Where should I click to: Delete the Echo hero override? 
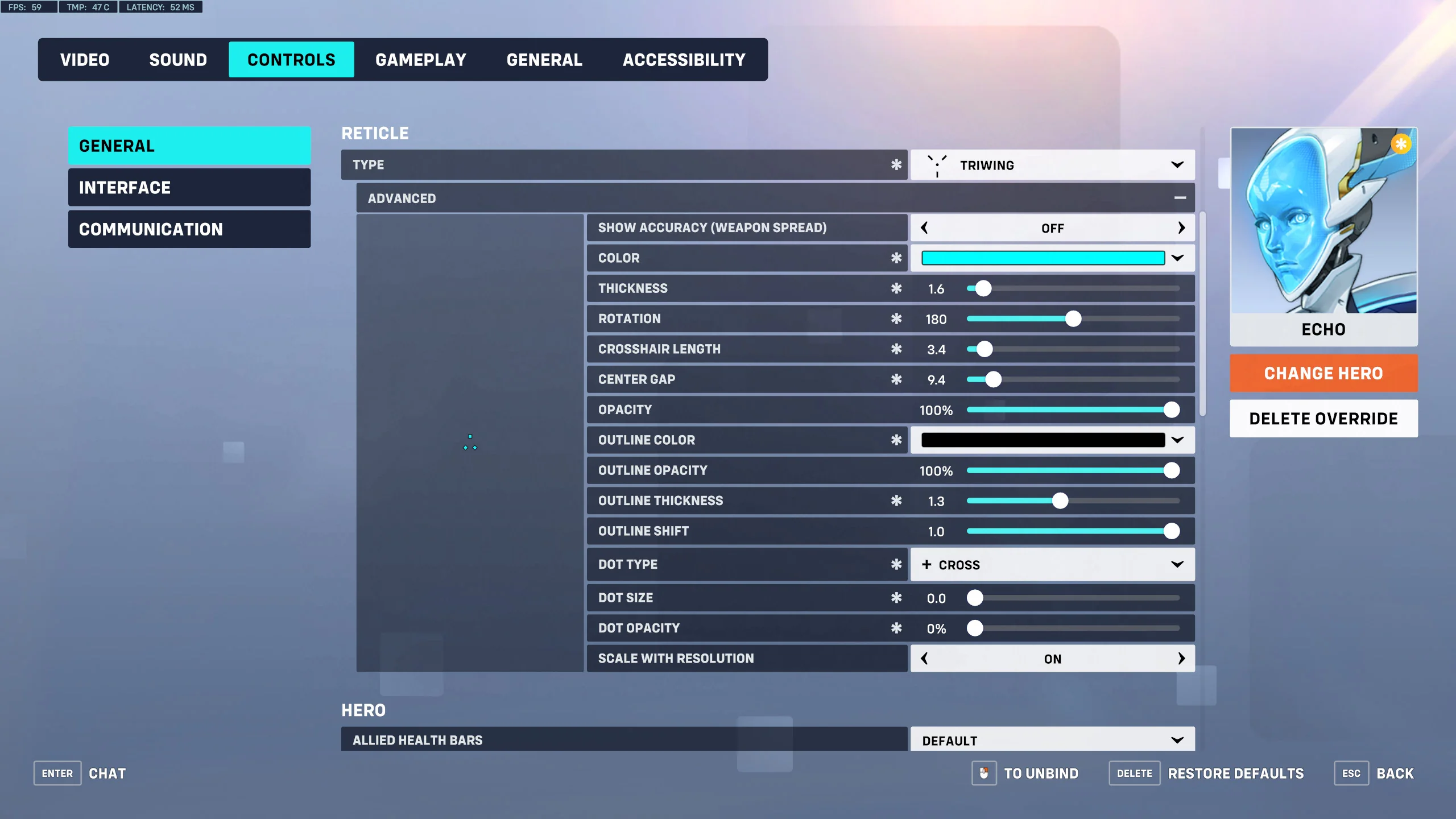click(x=1323, y=419)
